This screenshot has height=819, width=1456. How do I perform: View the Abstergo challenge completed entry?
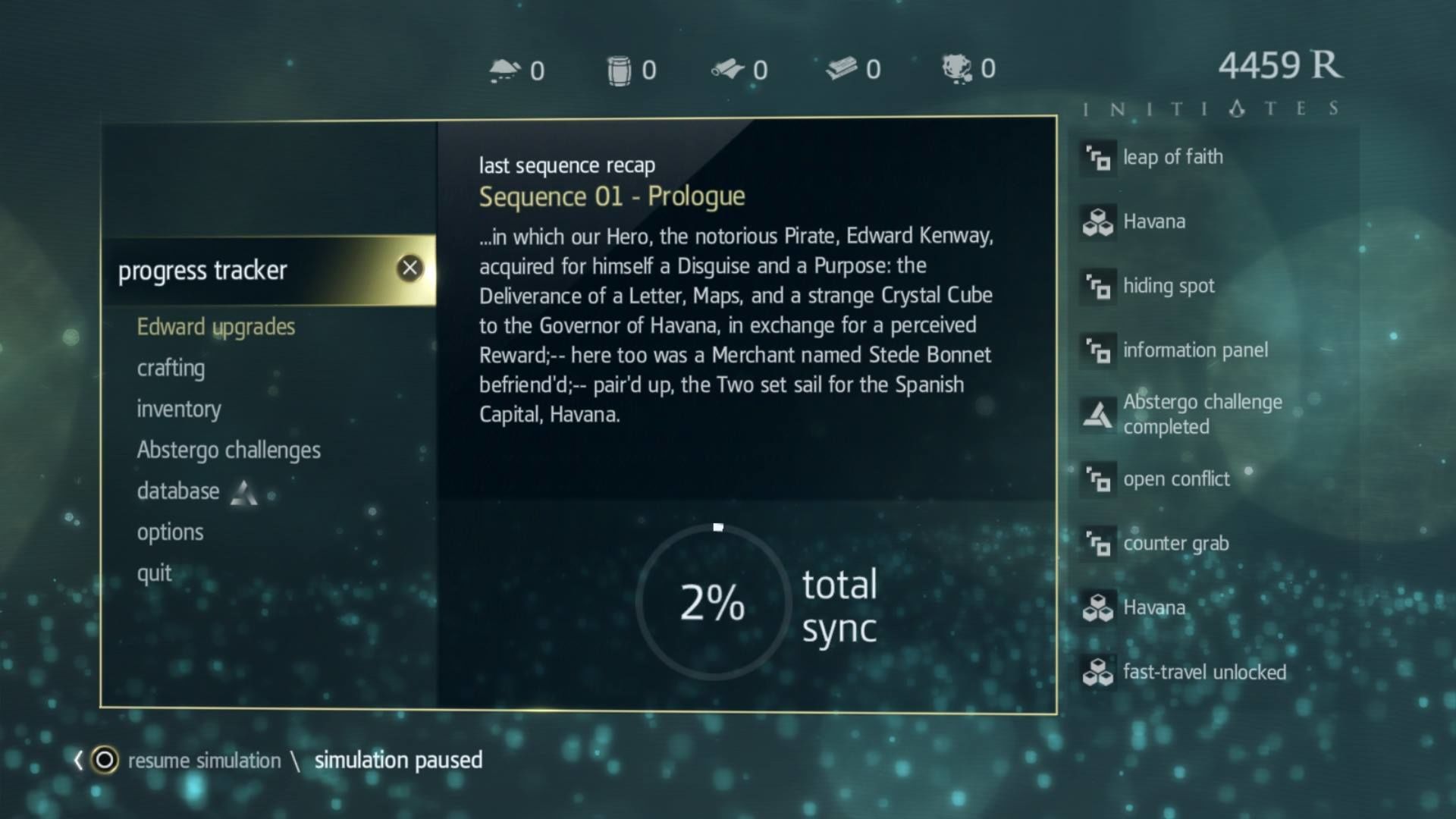1202,414
